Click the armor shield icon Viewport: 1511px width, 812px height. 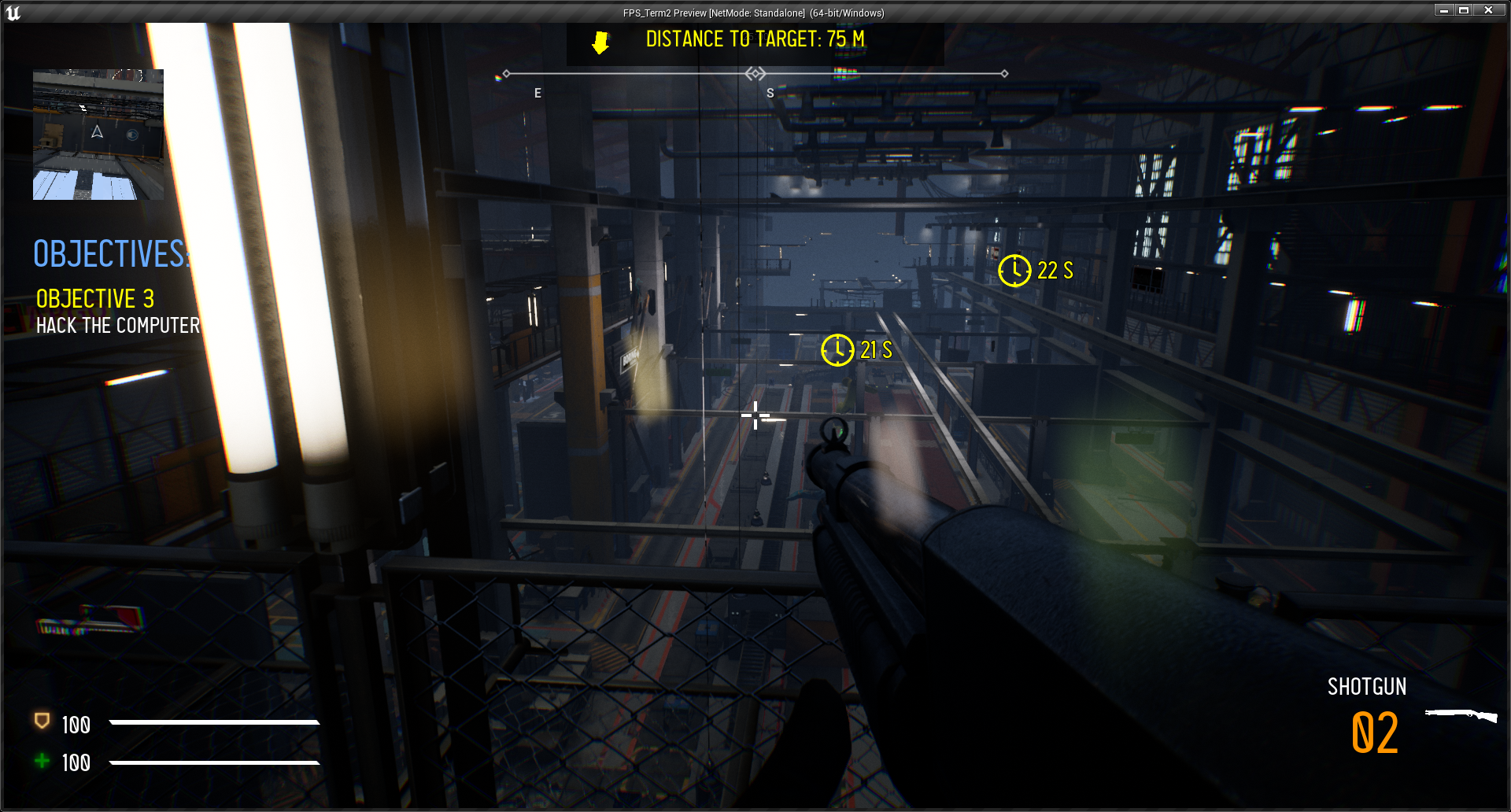coord(42,721)
